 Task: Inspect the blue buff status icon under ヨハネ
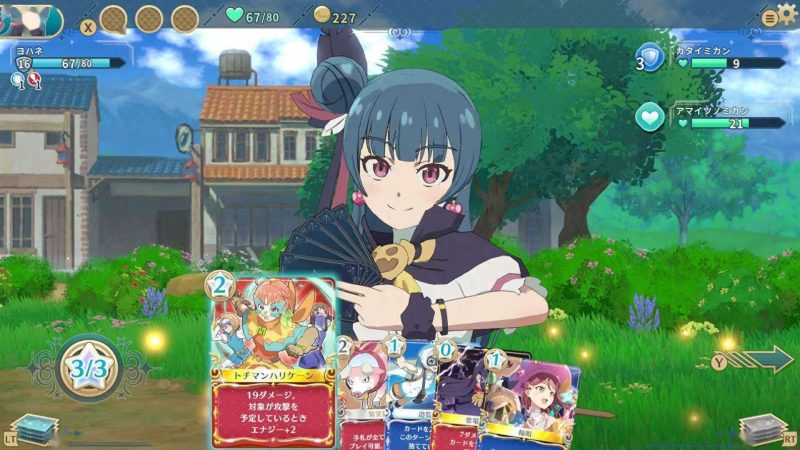click(x=18, y=80)
